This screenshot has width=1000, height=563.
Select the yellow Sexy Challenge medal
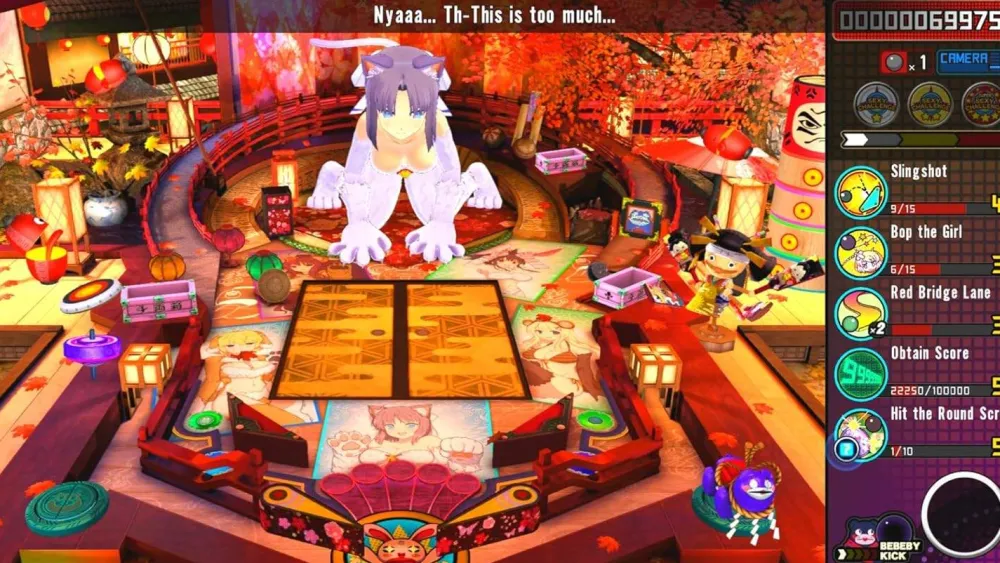(929, 103)
